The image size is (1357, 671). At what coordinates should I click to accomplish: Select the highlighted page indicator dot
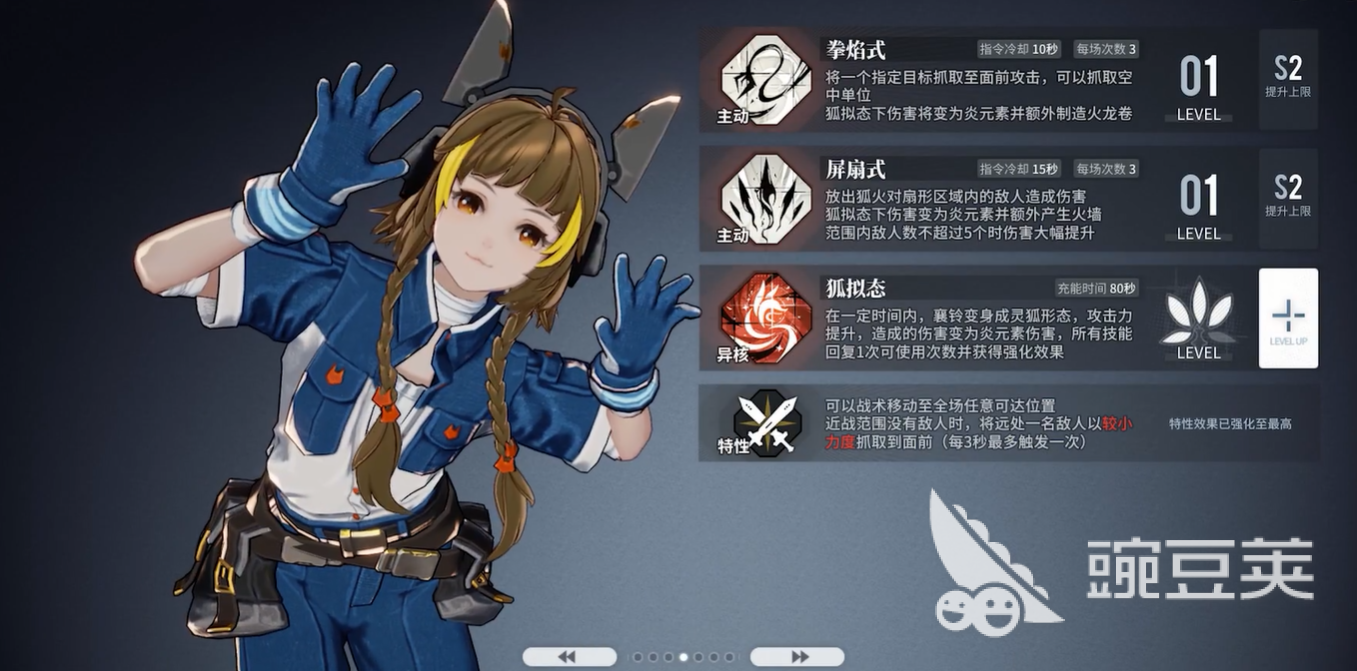pos(684,657)
